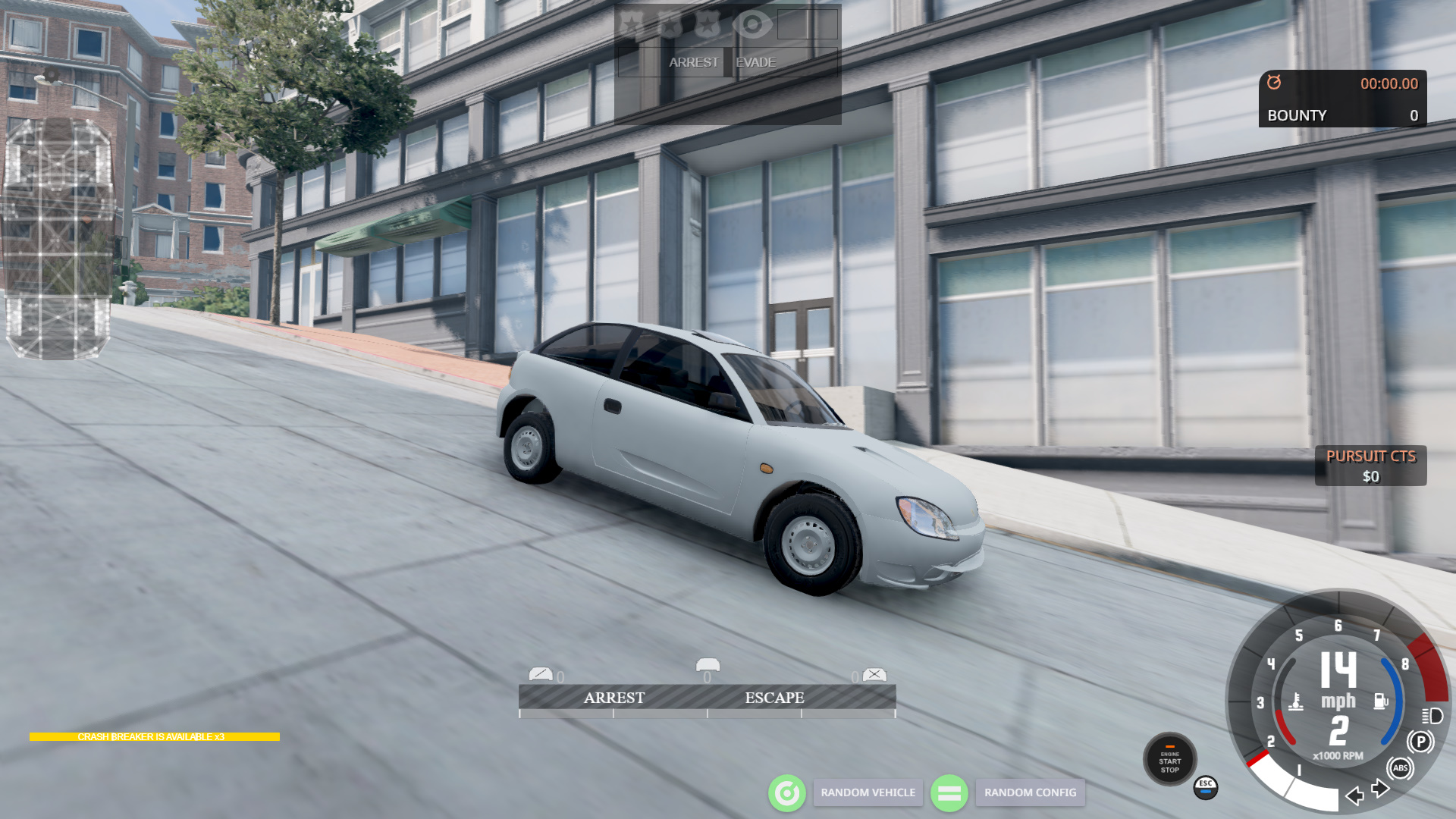Screen dimensions: 1456x819
Task: Choose the Random Config button
Action: point(1030,792)
